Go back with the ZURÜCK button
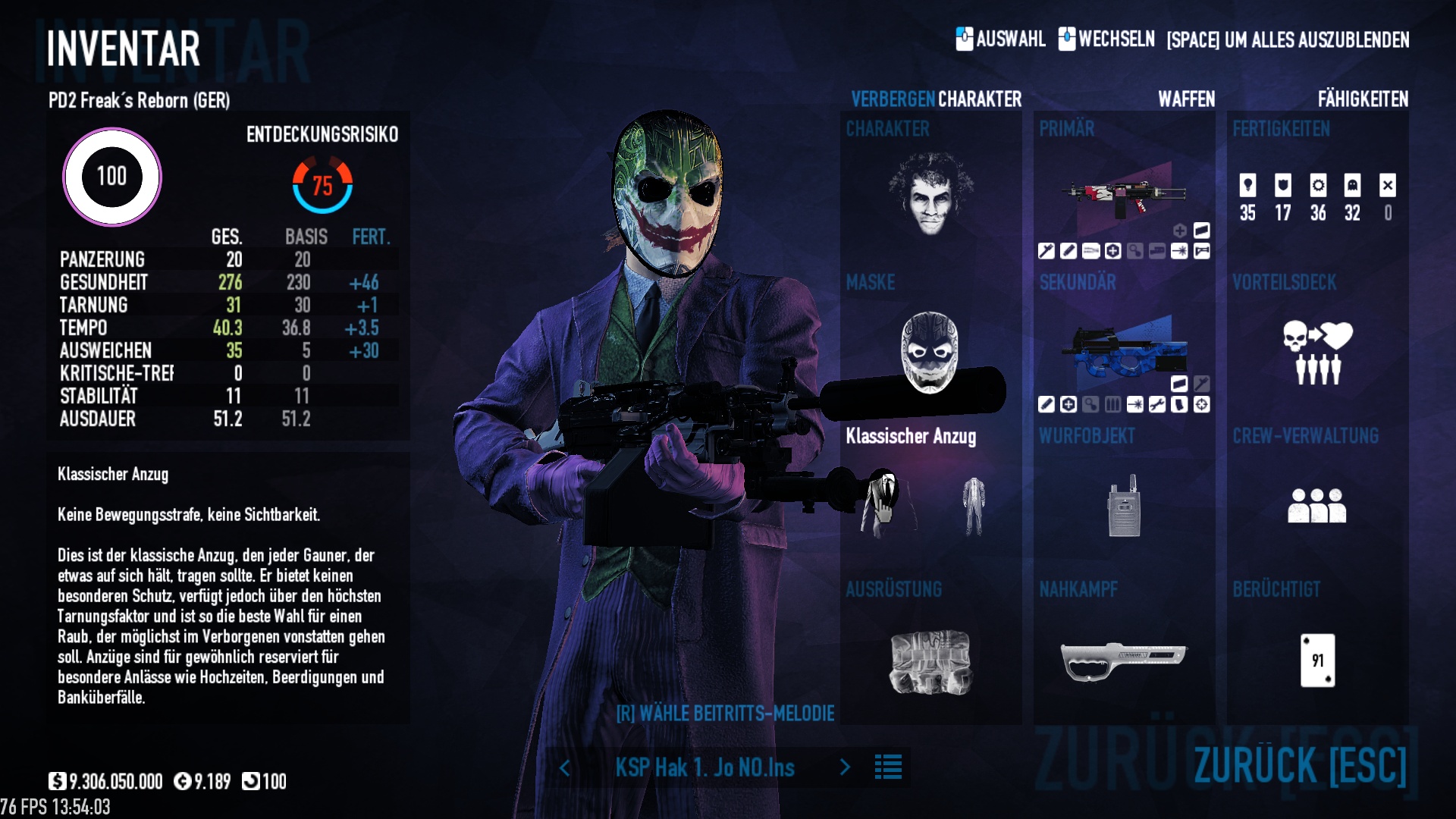The height and width of the screenshot is (819, 1456). (1299, 764)
